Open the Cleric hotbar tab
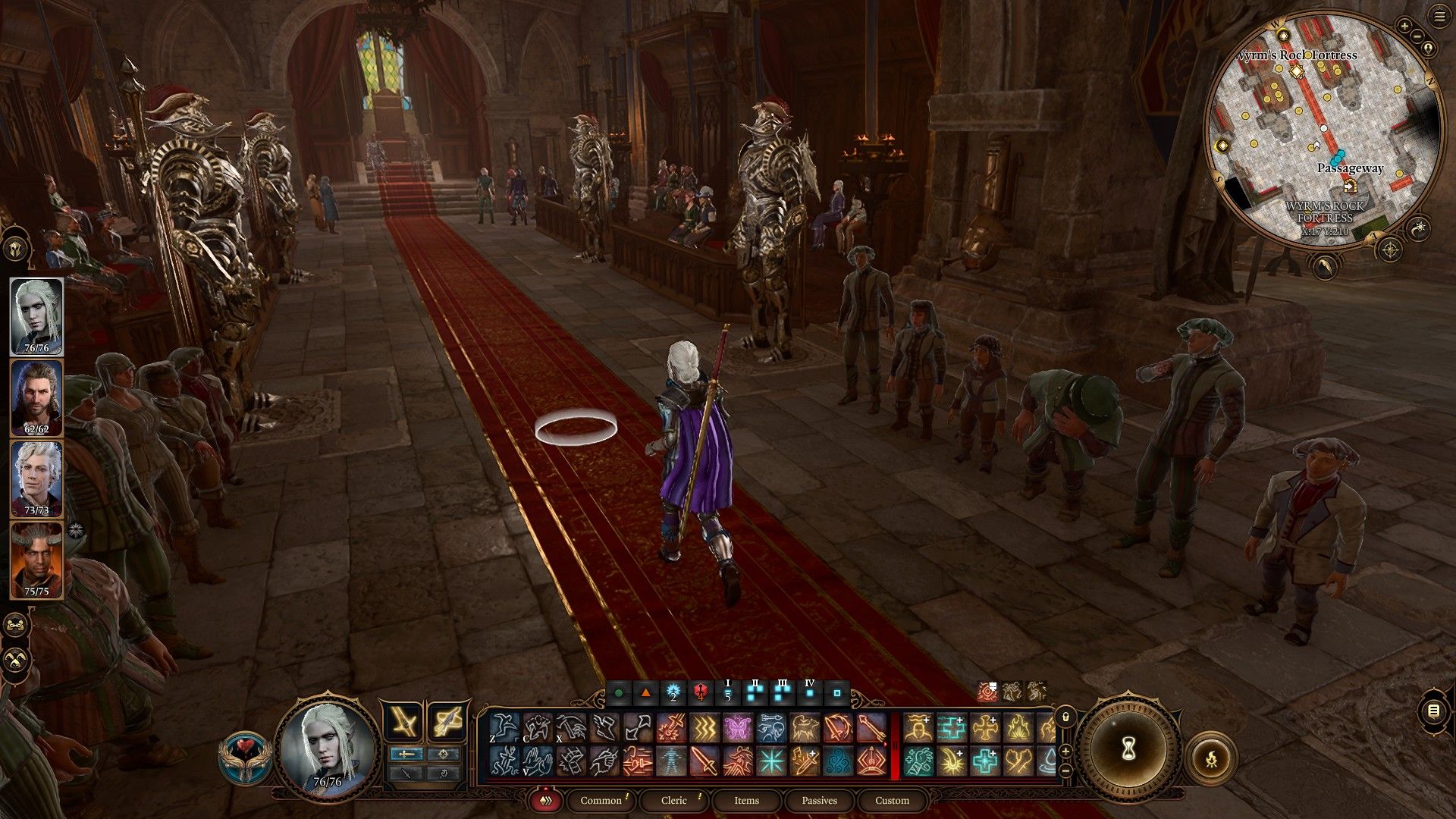Screen dimensions: 1456x819 [x=673, y=800]
